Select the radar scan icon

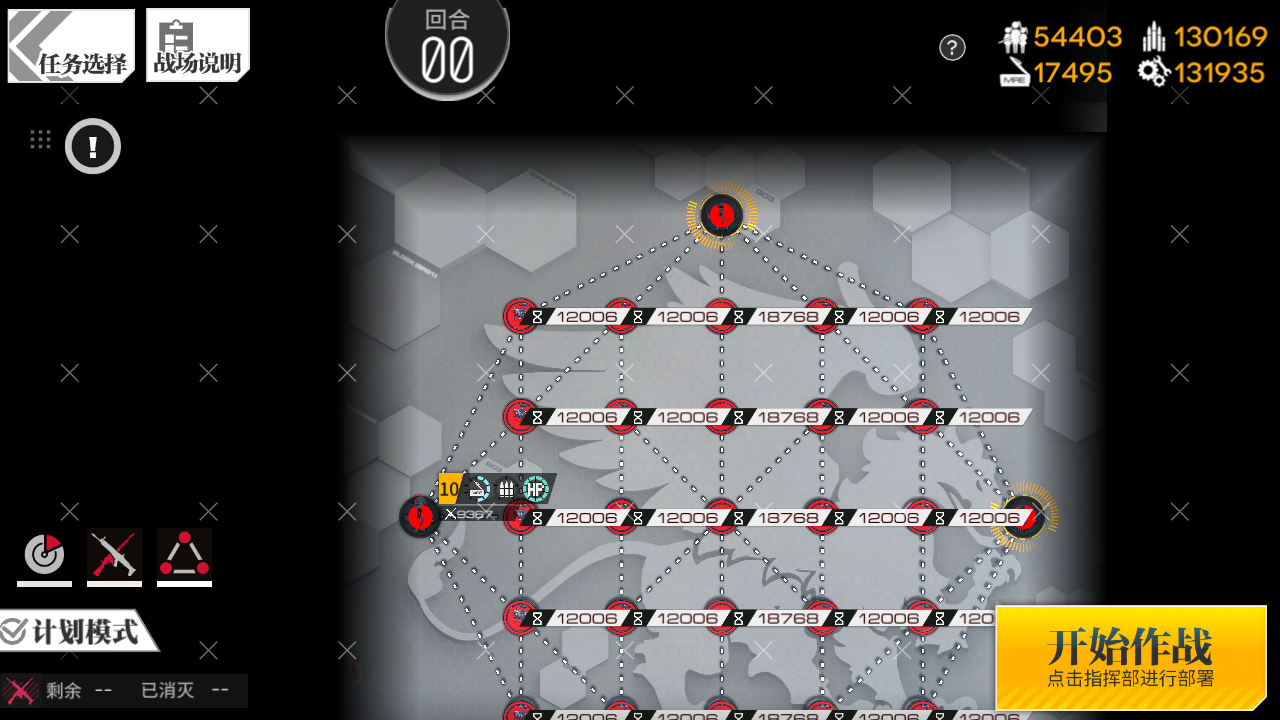44,555
